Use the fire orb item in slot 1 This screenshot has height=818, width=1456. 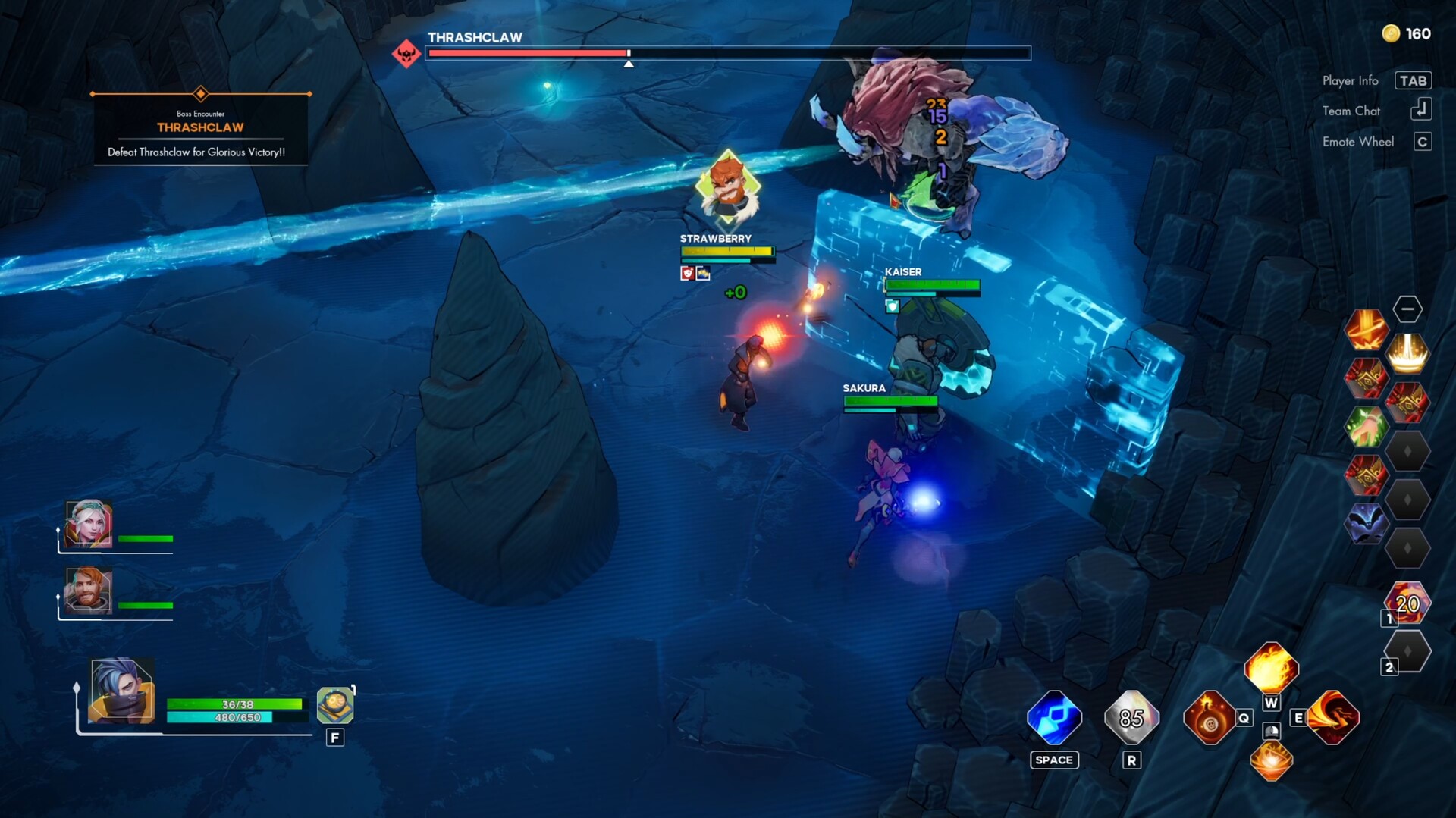tap(1408, 603)
